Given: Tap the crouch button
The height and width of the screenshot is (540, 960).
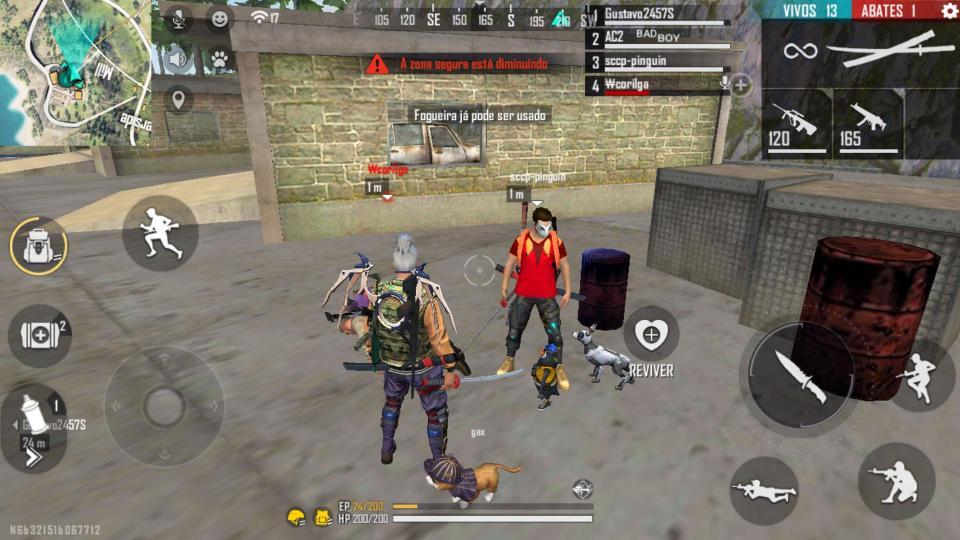Looking at the screenshot, I should click(x=896, y=481).
